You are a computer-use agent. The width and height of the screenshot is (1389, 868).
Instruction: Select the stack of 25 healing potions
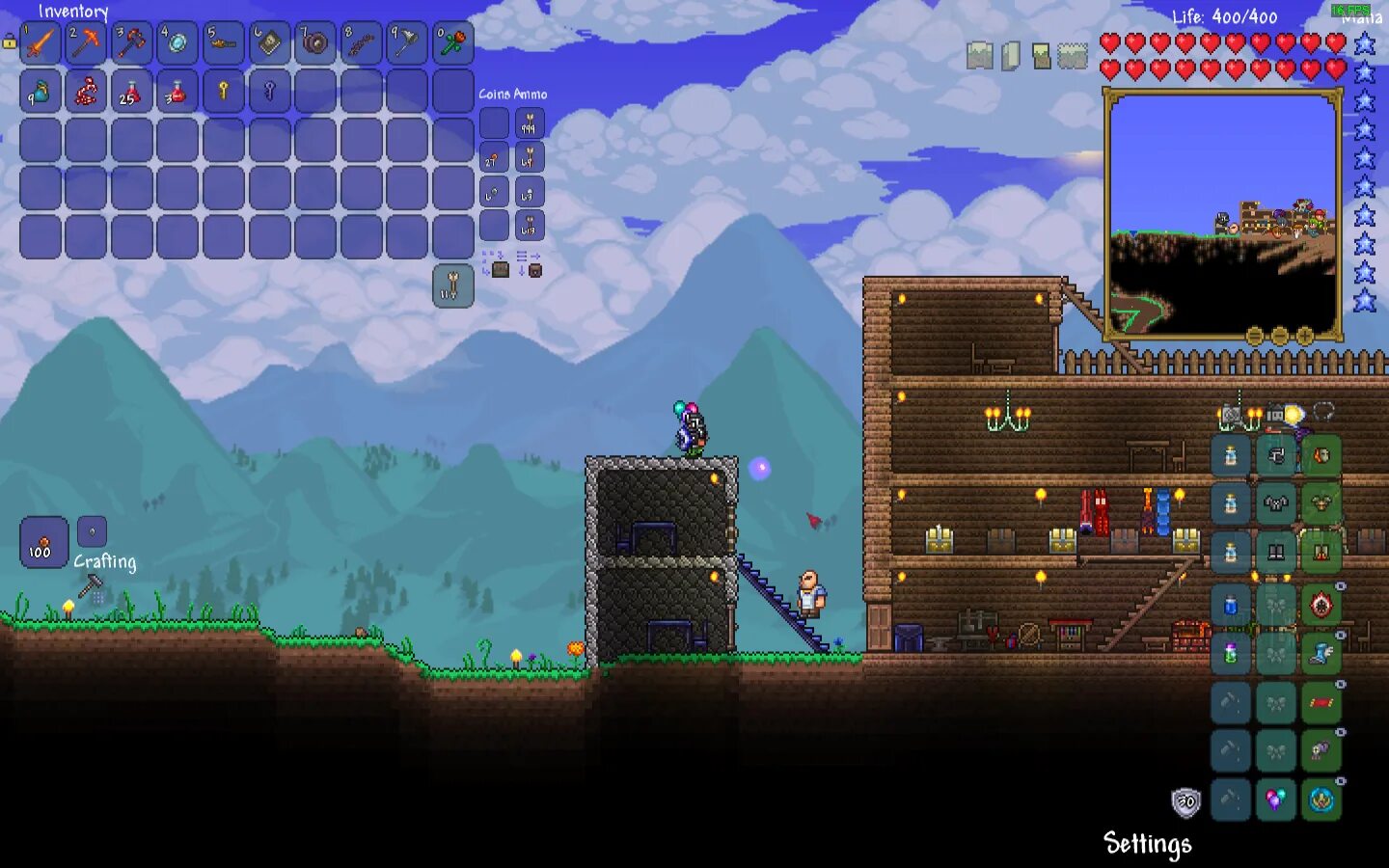click(x=132, y=92)
